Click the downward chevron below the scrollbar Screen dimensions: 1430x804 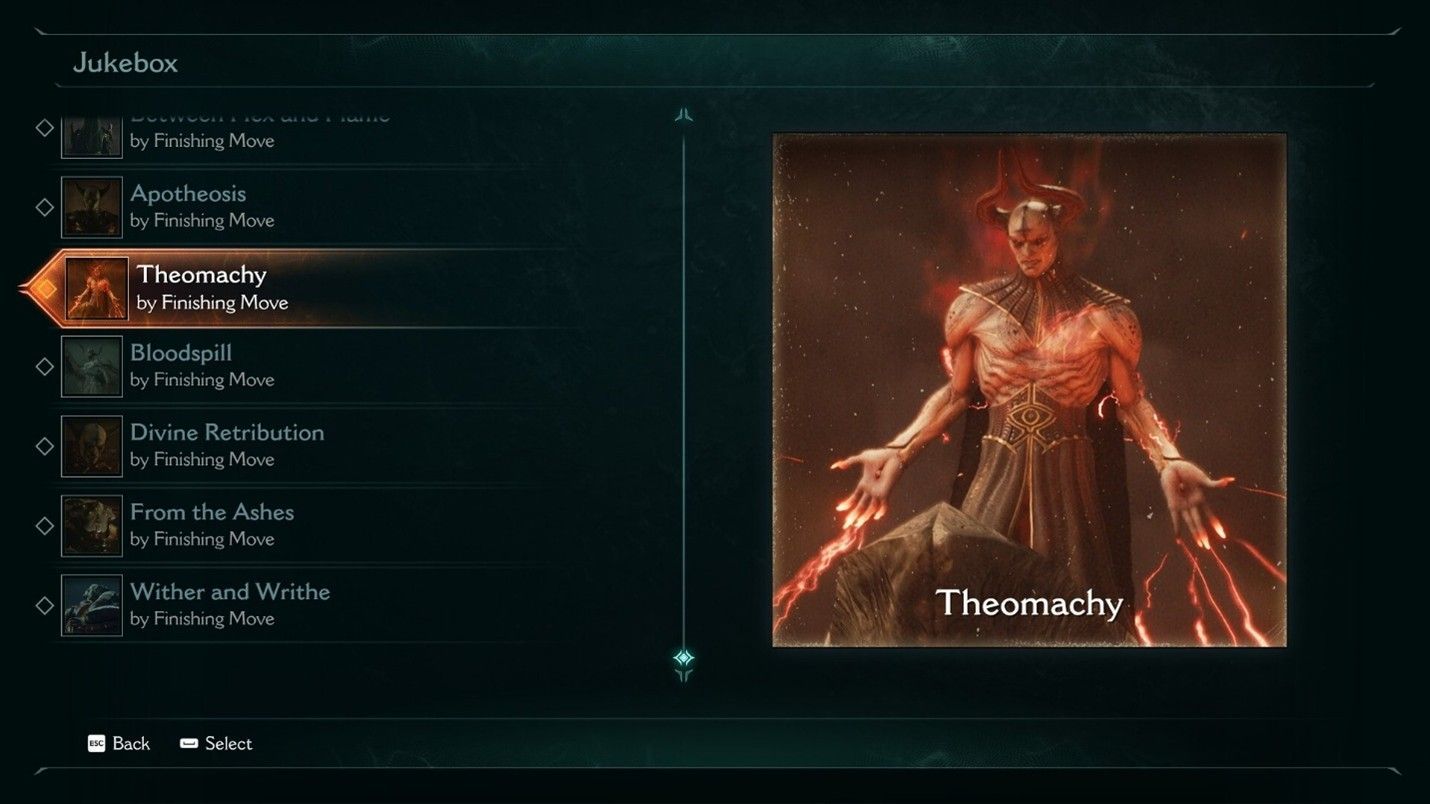click(x=684, y=678)
